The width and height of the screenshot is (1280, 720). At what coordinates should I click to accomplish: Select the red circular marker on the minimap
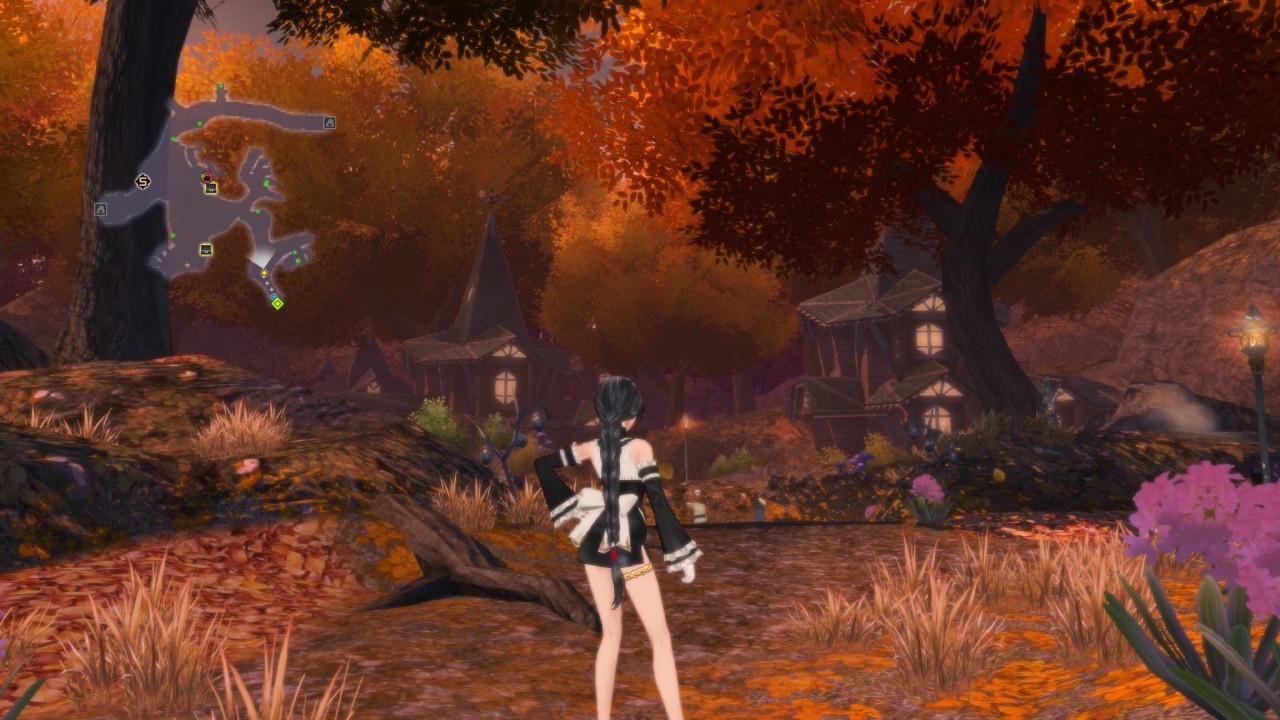(x=207, y=178)
